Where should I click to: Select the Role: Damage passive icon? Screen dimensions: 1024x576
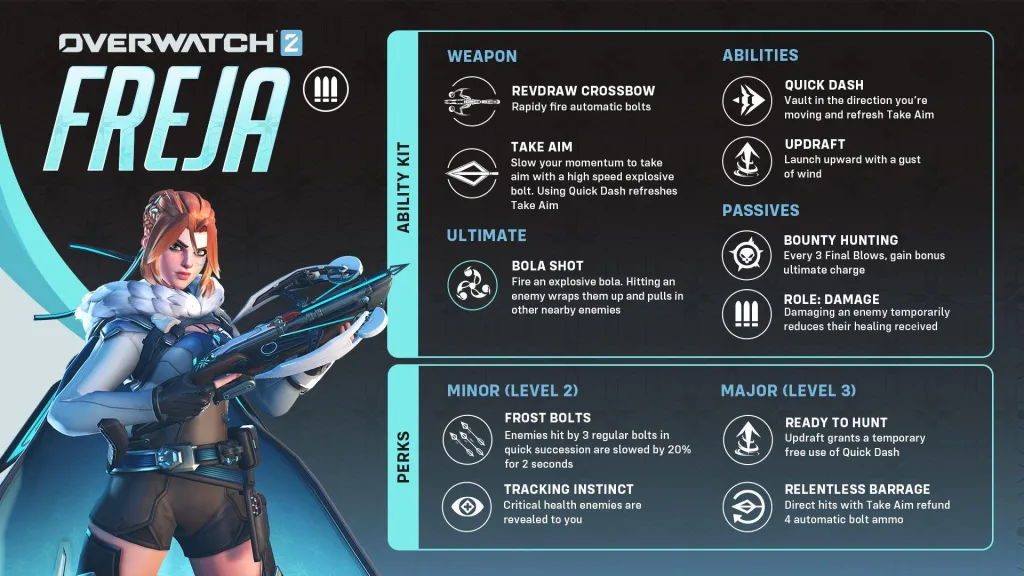tap(748, 314)
